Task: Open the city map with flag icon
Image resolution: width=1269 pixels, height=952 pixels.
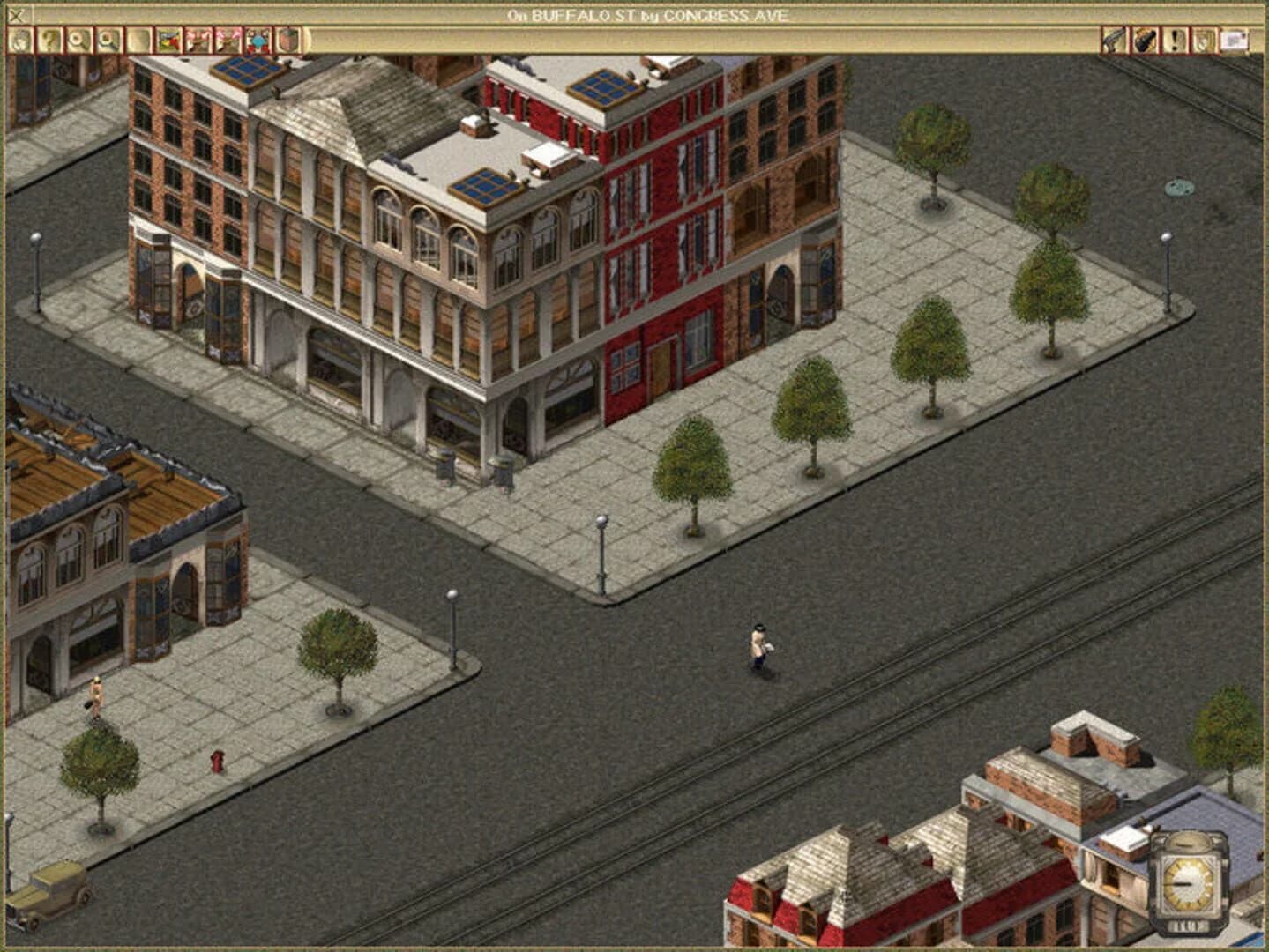Action: click(x=167, y=40)
